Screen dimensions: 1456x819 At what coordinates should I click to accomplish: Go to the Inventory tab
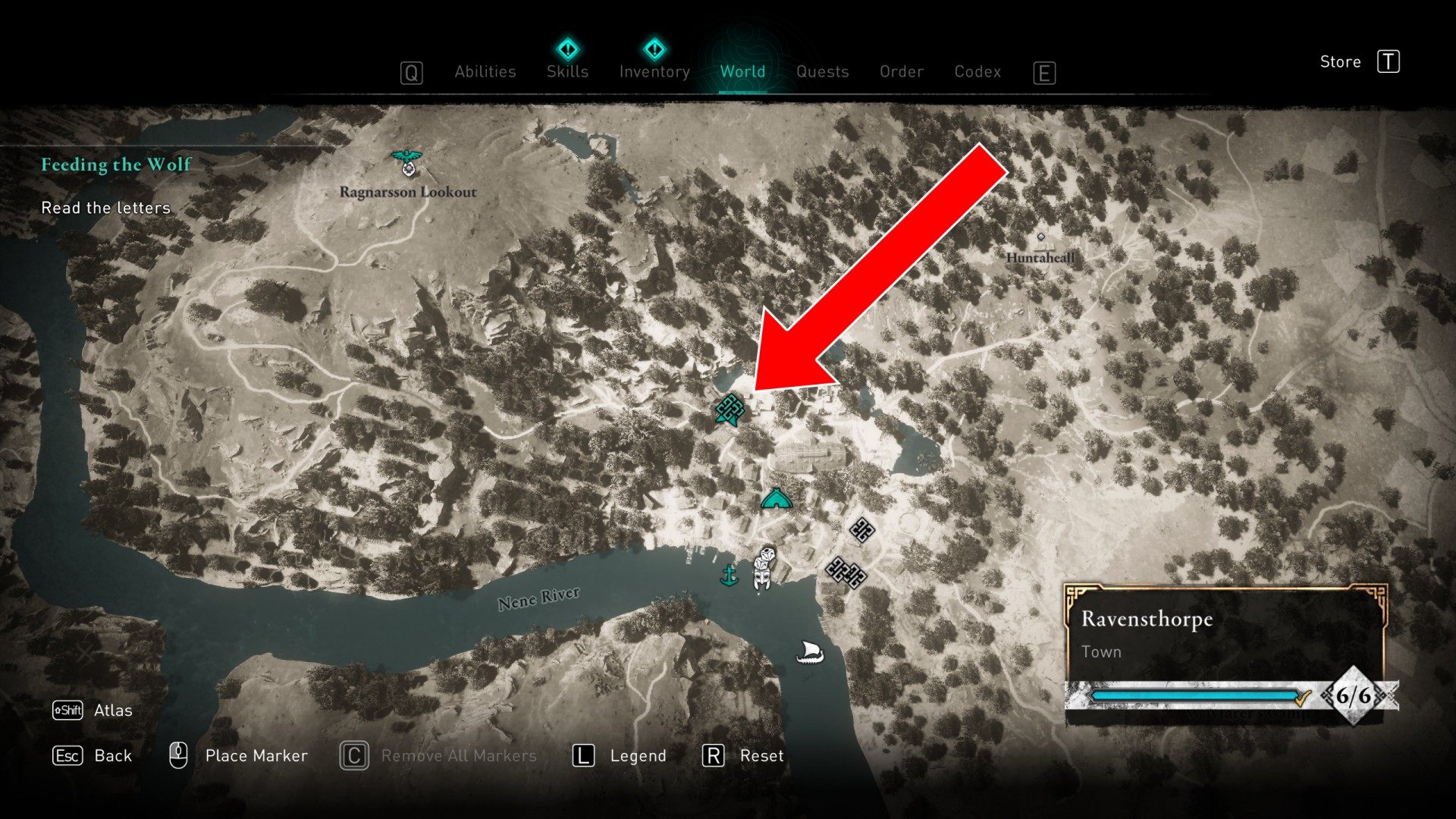click(x=654, y=71)
